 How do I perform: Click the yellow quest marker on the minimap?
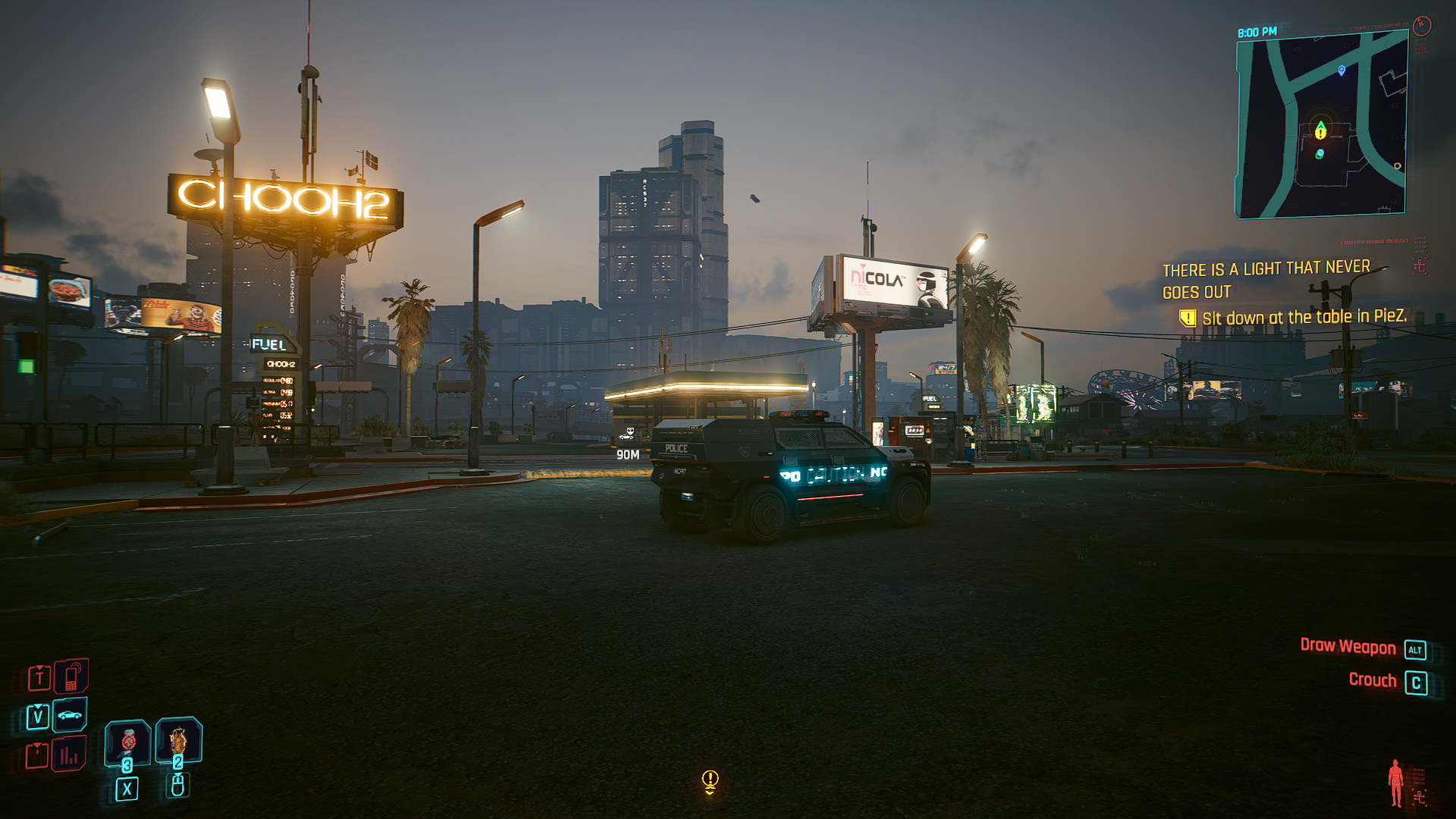(1320, 131)
